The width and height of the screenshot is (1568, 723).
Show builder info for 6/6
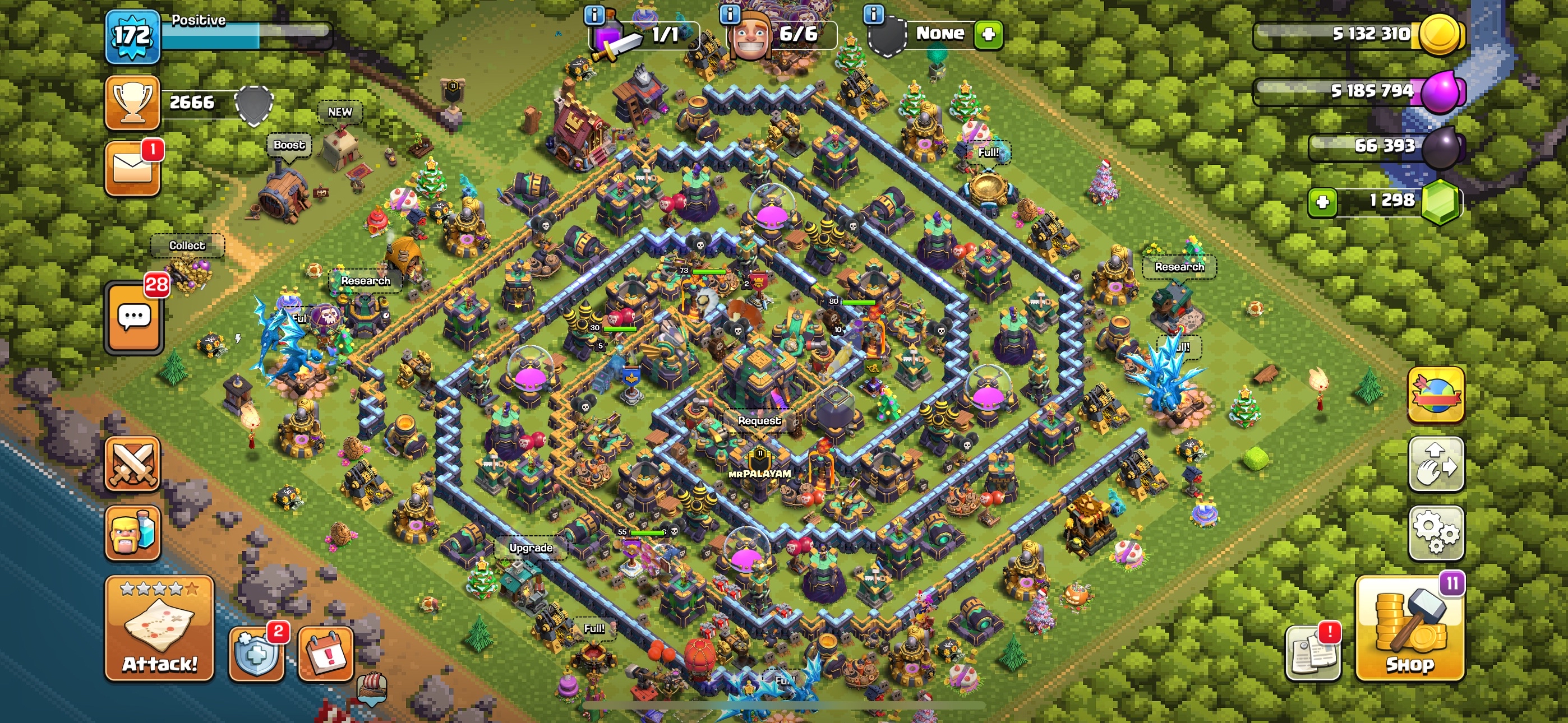click(730, 13)
